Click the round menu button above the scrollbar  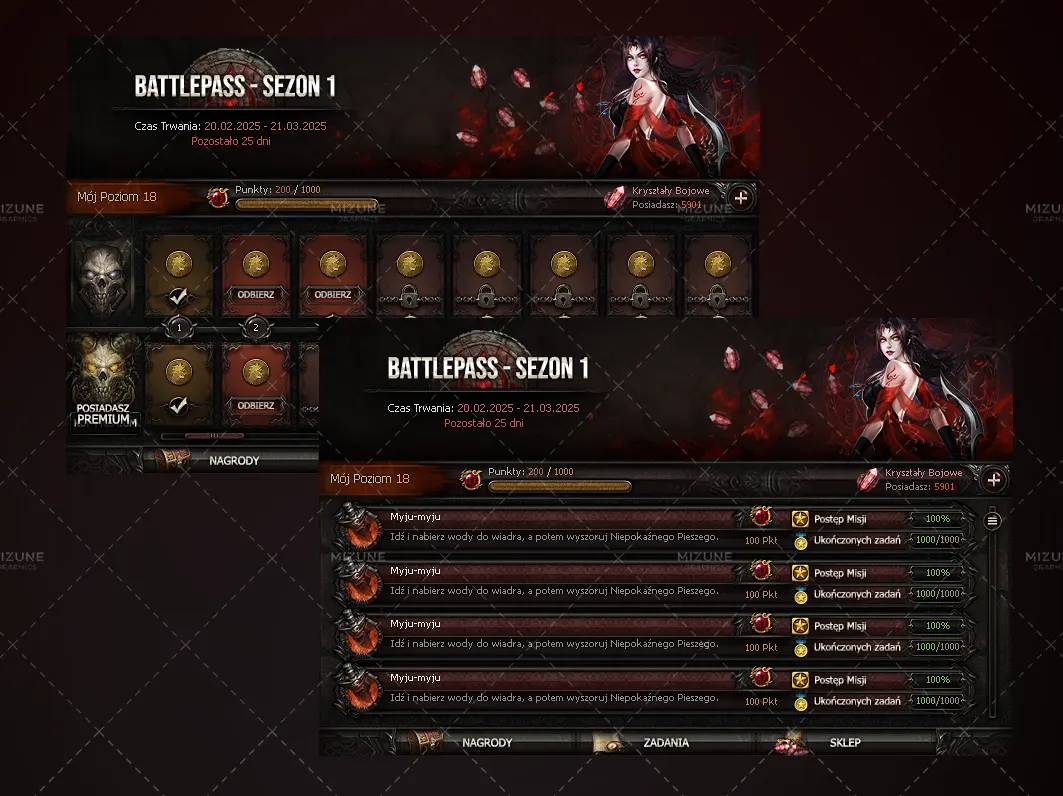[x=992, y=520]
